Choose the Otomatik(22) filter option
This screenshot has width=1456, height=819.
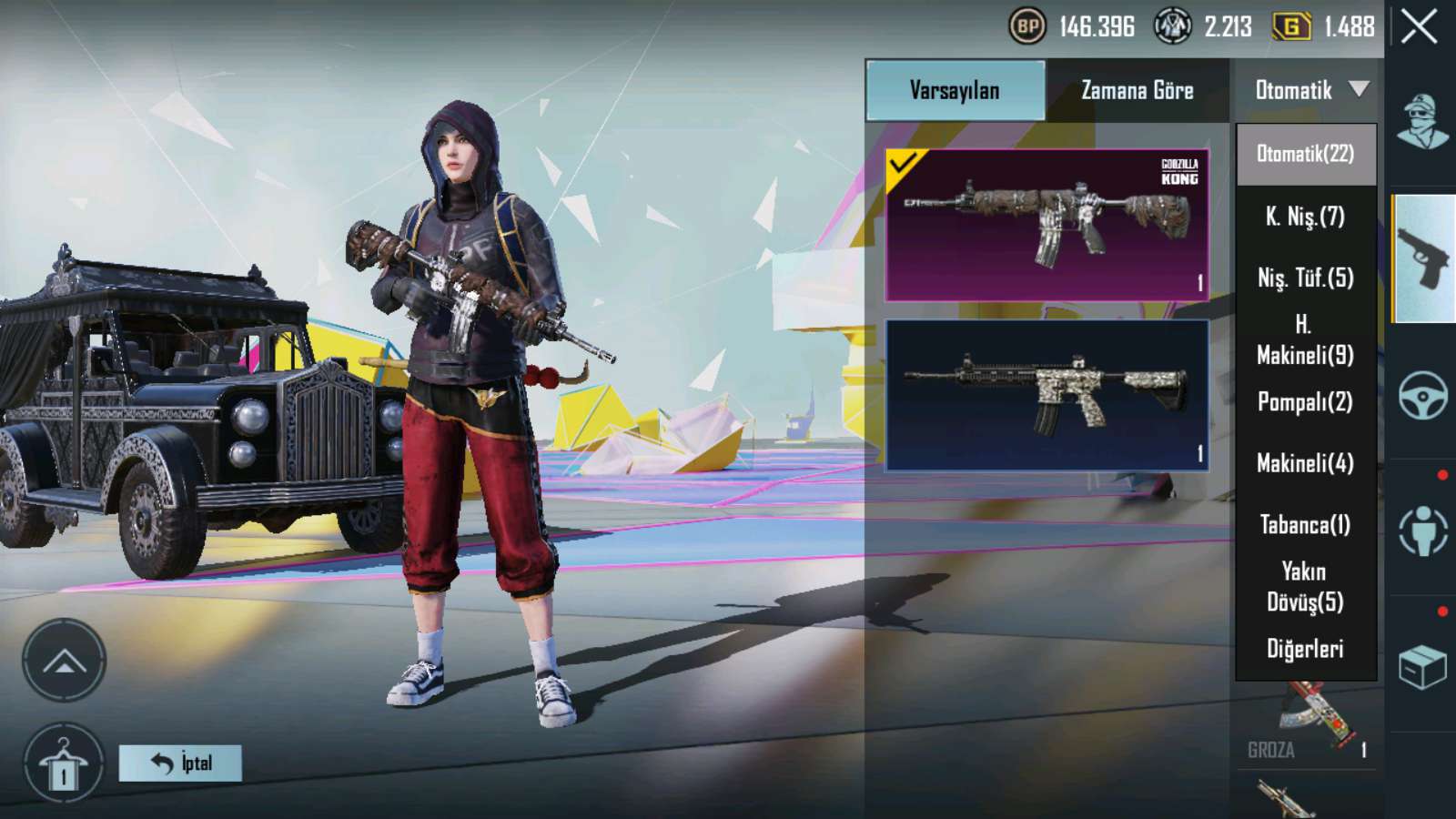(1305, 154)
